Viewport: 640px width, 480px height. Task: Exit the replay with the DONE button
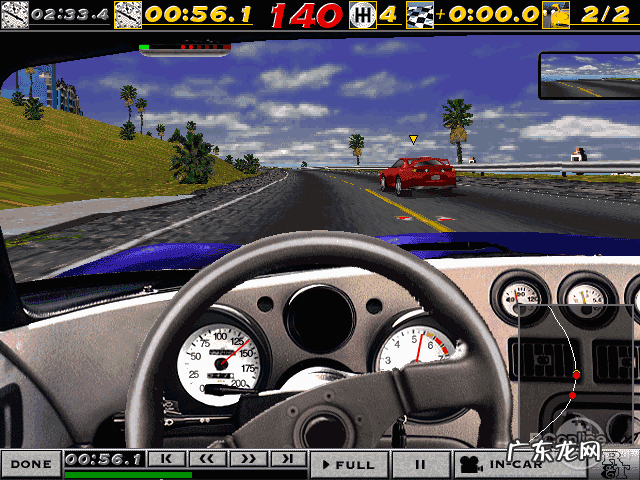(x=31, y=464)
